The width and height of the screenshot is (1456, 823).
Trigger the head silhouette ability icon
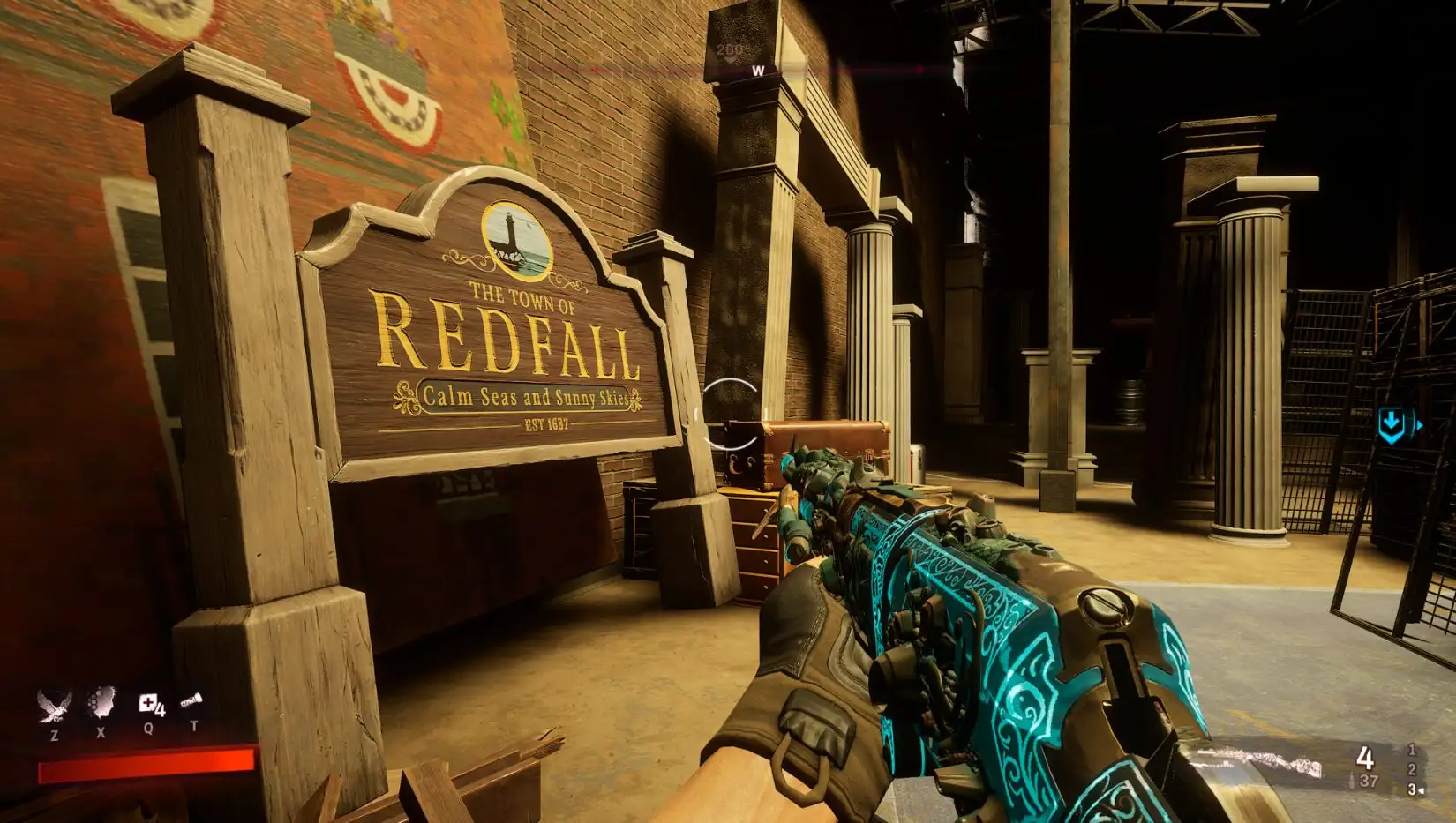[101, 704]
